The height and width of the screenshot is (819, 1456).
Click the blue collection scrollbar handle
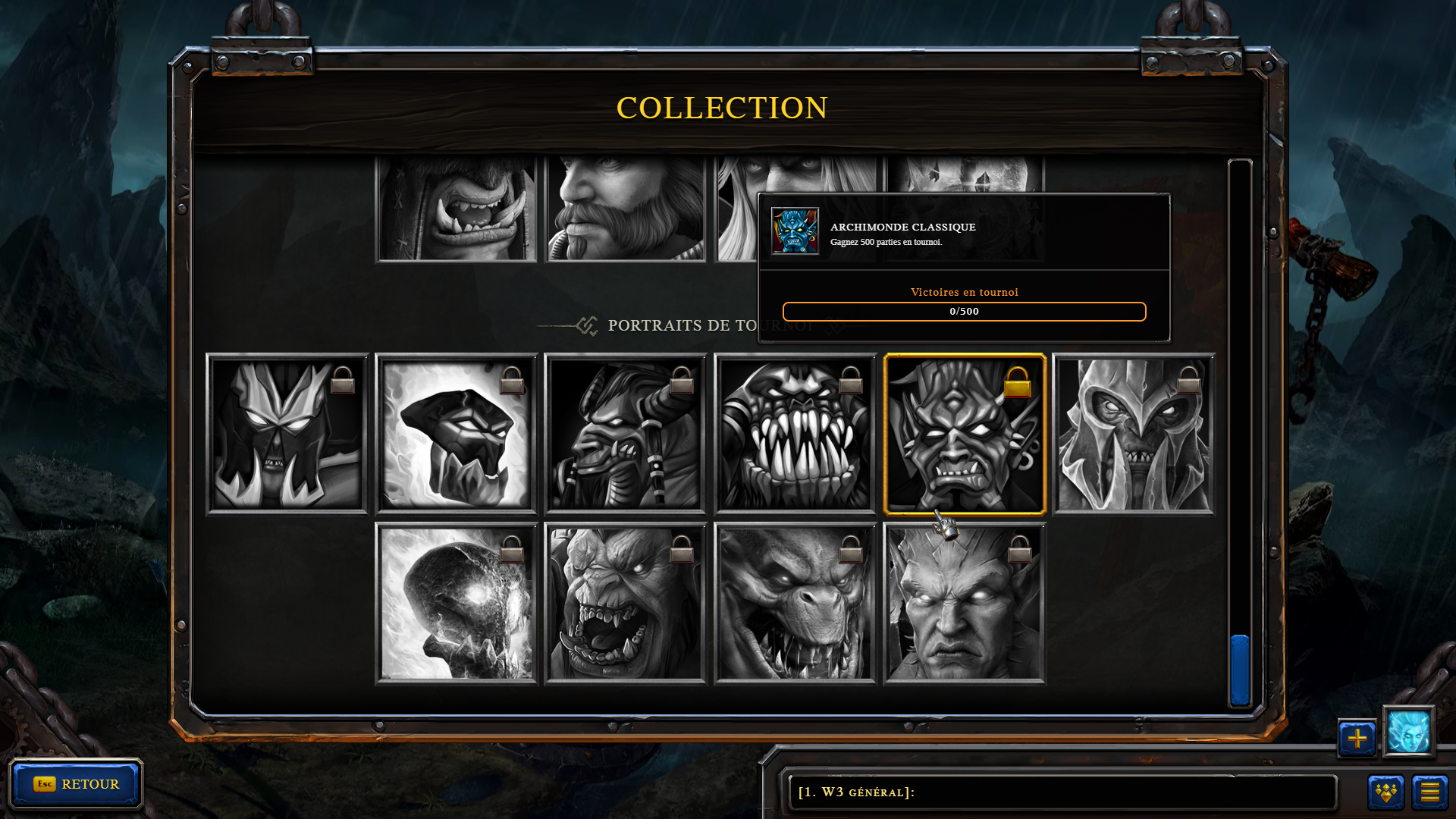1240,670
